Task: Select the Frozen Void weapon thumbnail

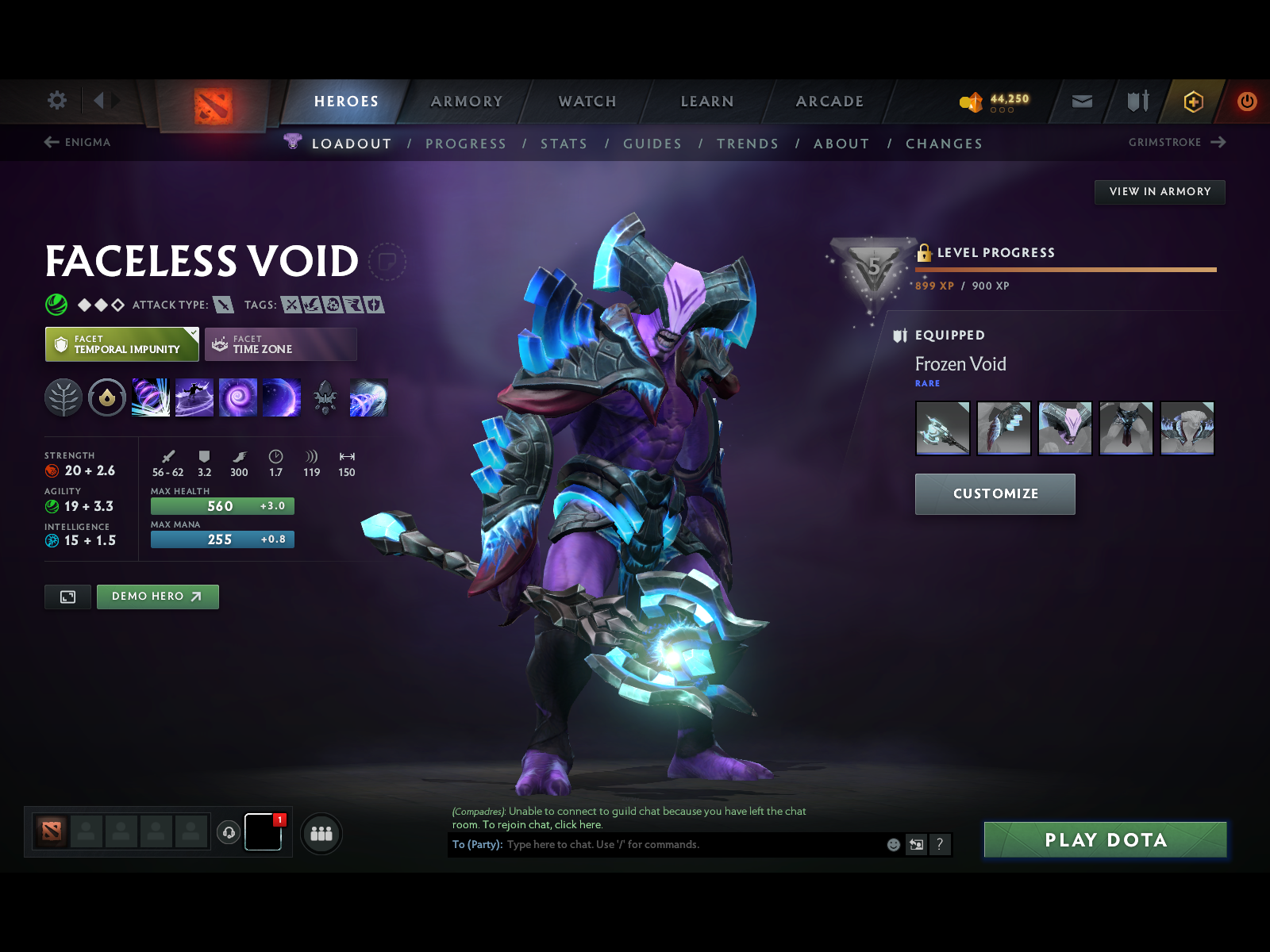Action: point(942,428)
